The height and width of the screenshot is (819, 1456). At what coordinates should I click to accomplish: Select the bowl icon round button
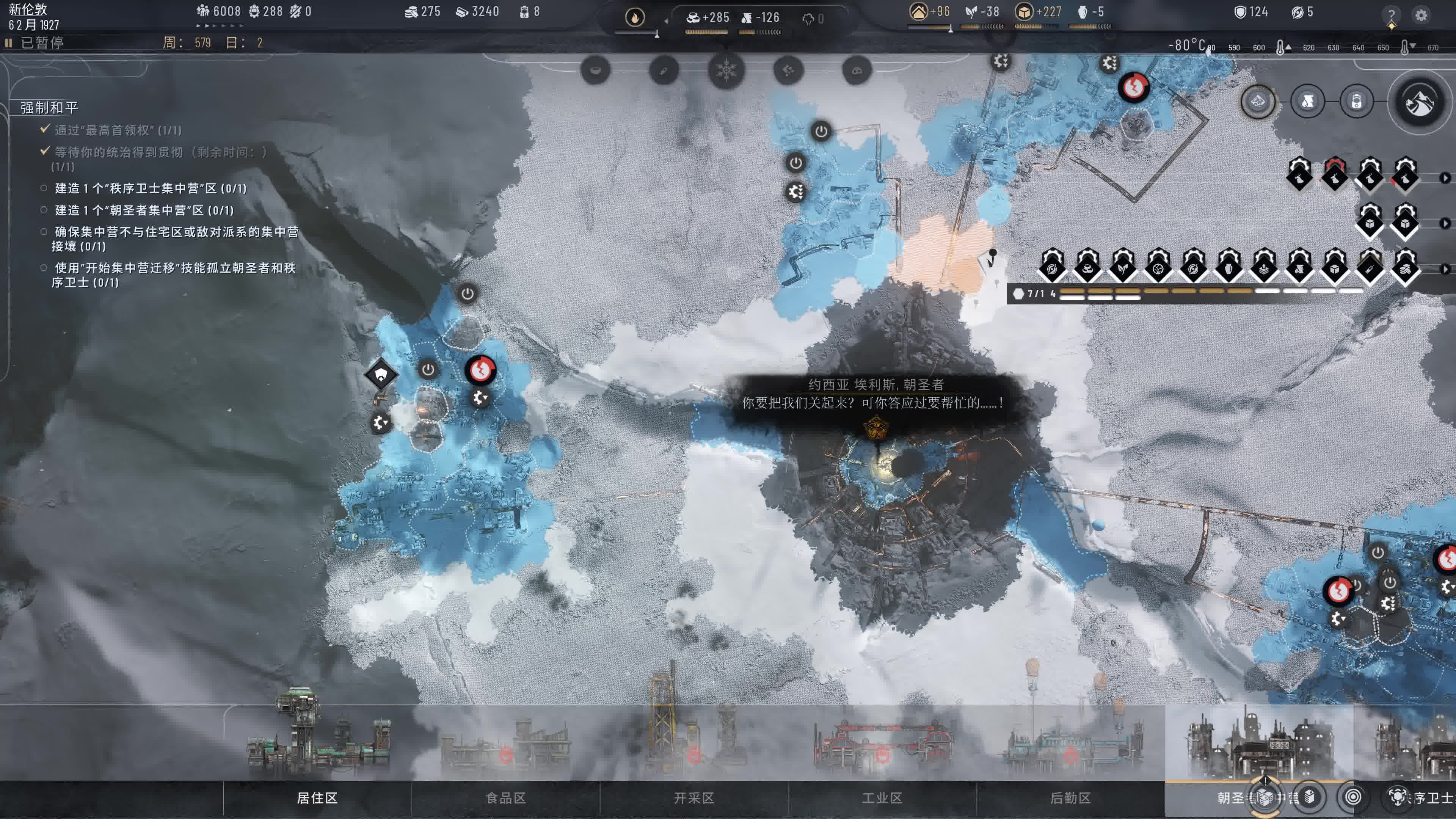595,71
